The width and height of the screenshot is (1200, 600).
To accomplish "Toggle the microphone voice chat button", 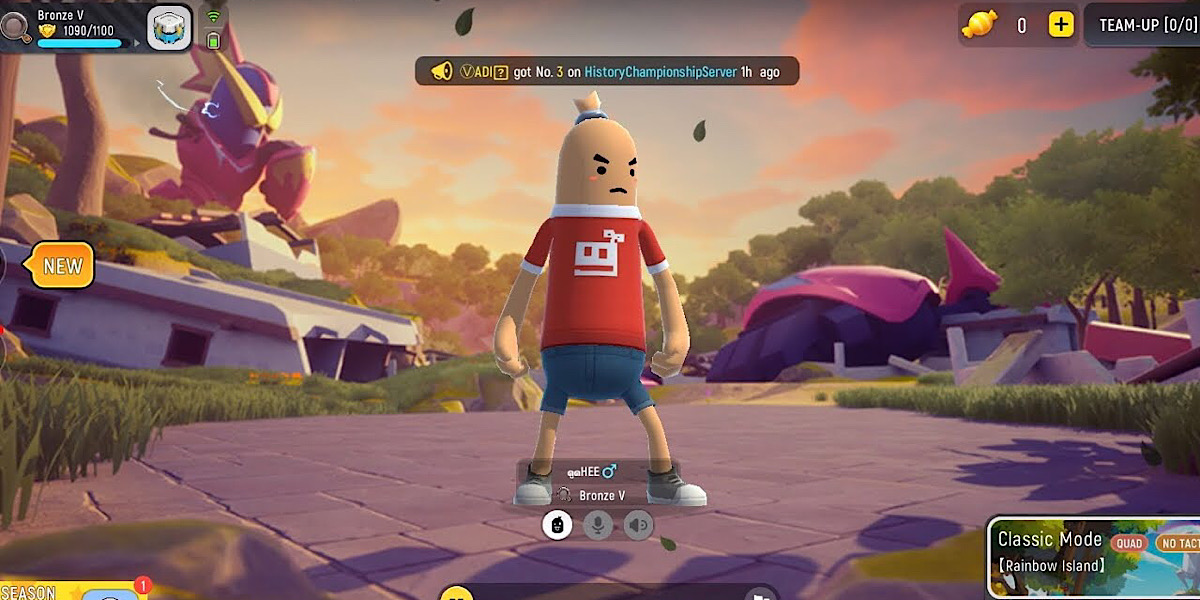I will (x=598, y=524).
